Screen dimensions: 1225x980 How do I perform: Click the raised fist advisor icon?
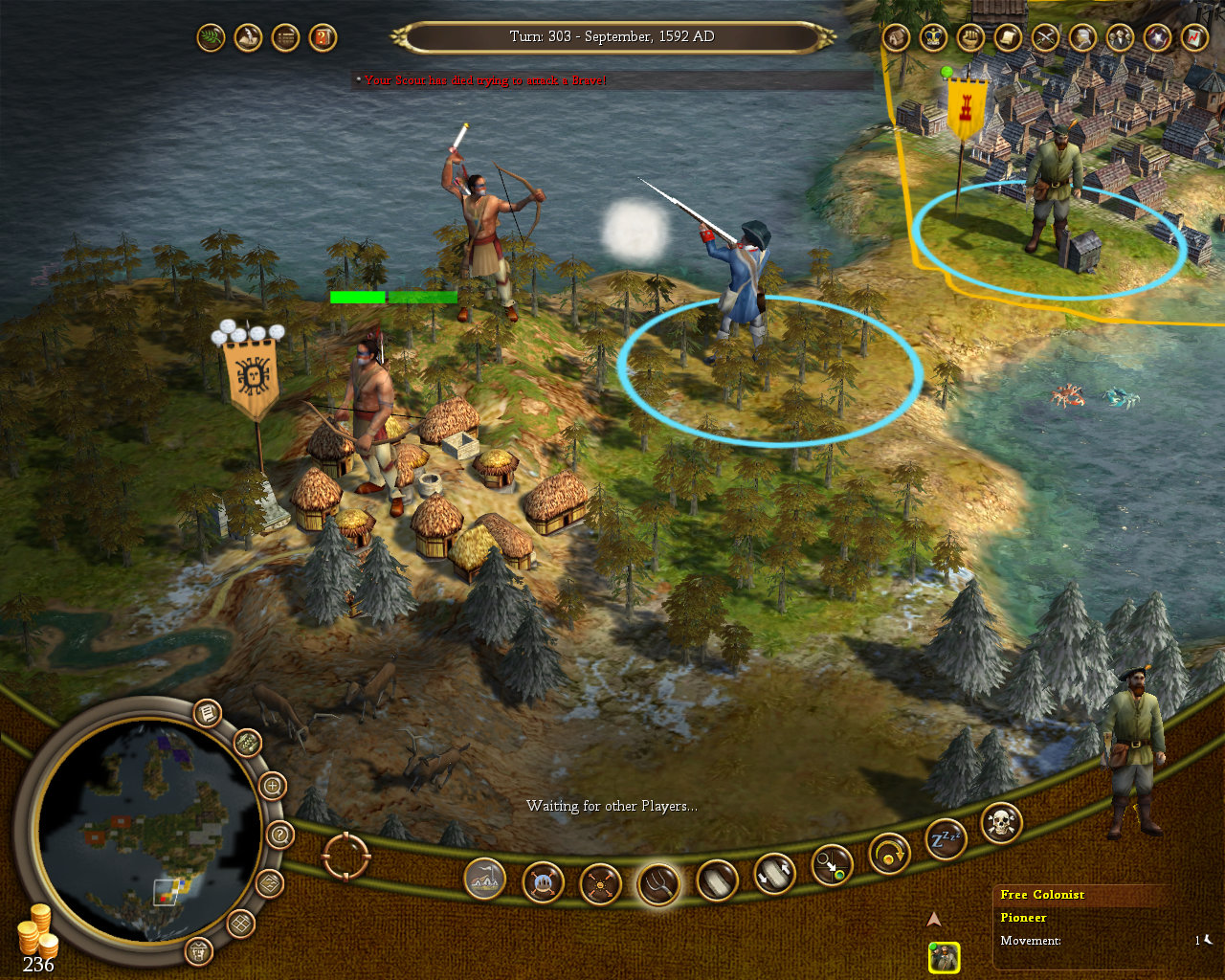tap(971, 37)
